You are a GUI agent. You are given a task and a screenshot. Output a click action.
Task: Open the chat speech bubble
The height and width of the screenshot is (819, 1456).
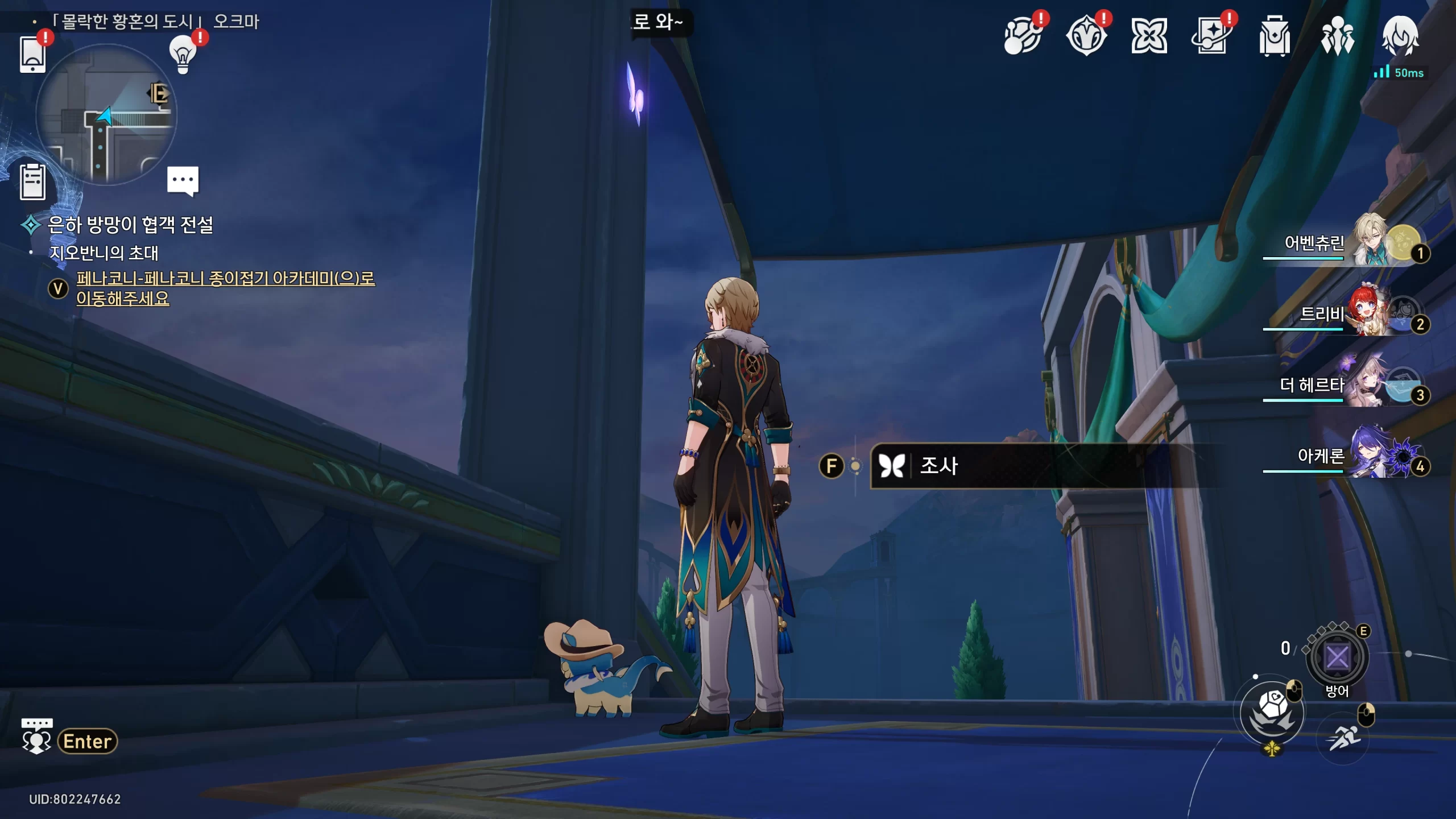tap(183, 180)
